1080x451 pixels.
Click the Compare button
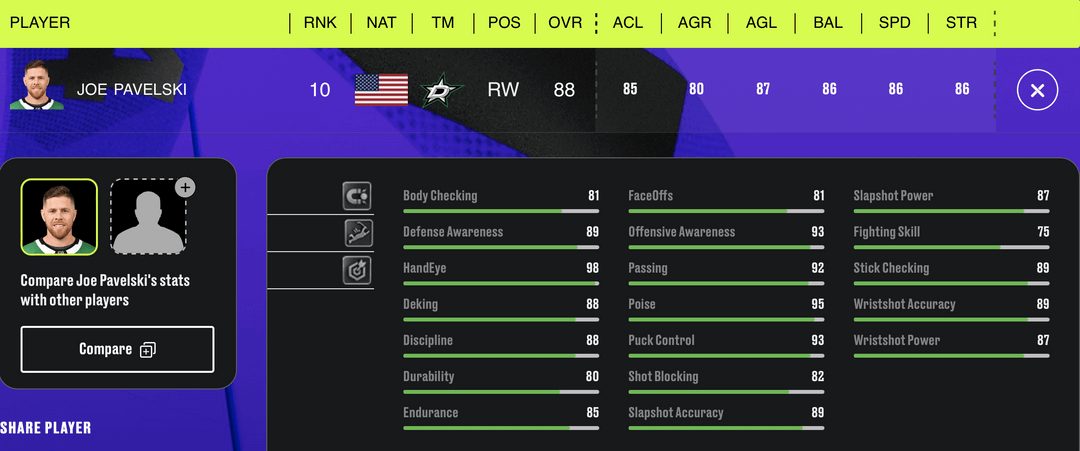tap(117, 349)
